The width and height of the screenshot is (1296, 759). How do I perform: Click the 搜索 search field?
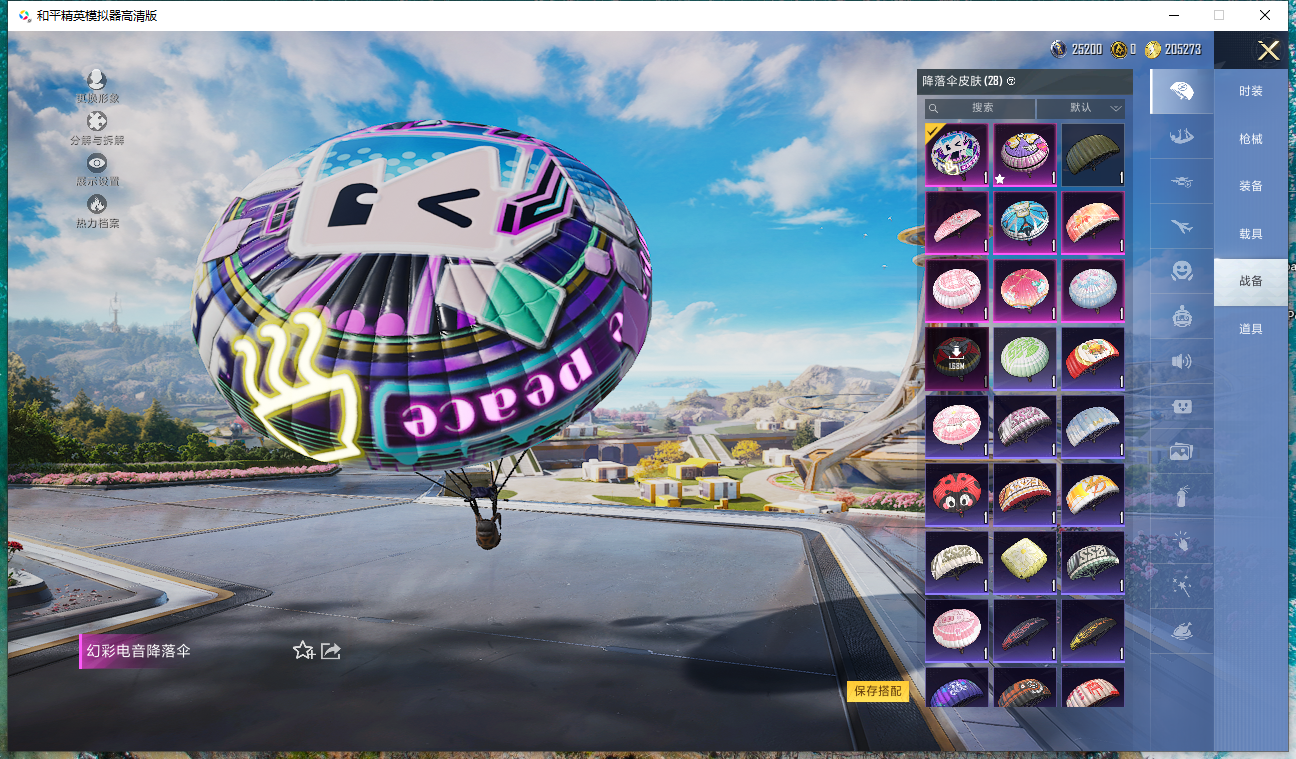tap(980, 108)
